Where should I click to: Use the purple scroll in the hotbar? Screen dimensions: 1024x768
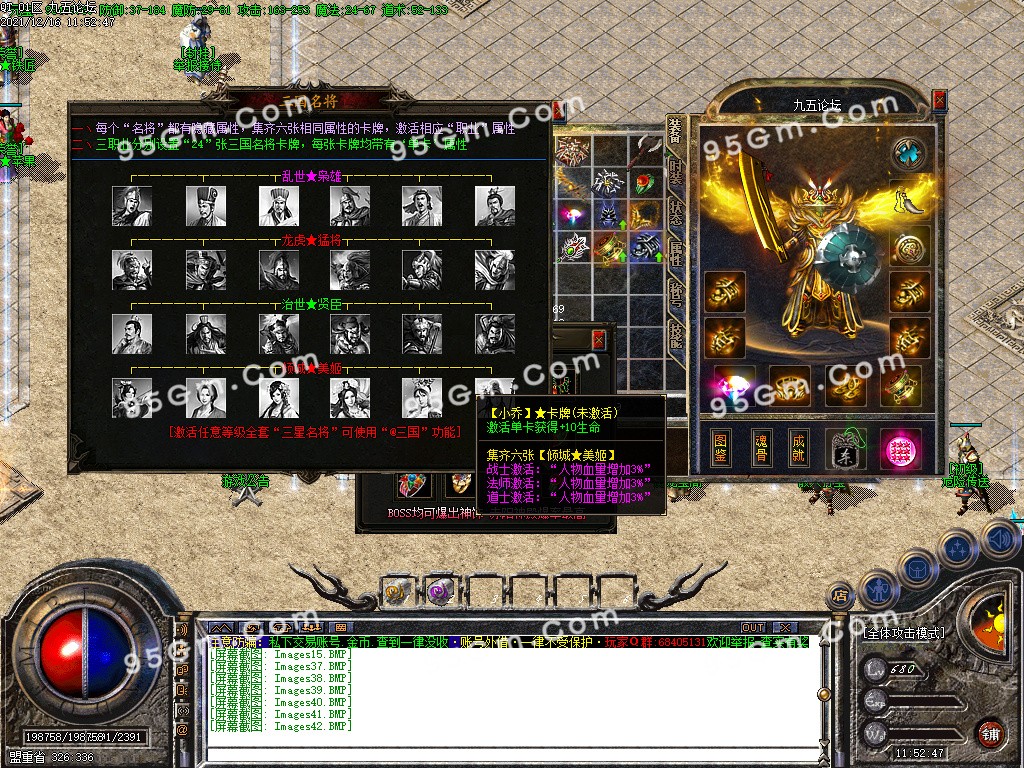click(438, 591)
